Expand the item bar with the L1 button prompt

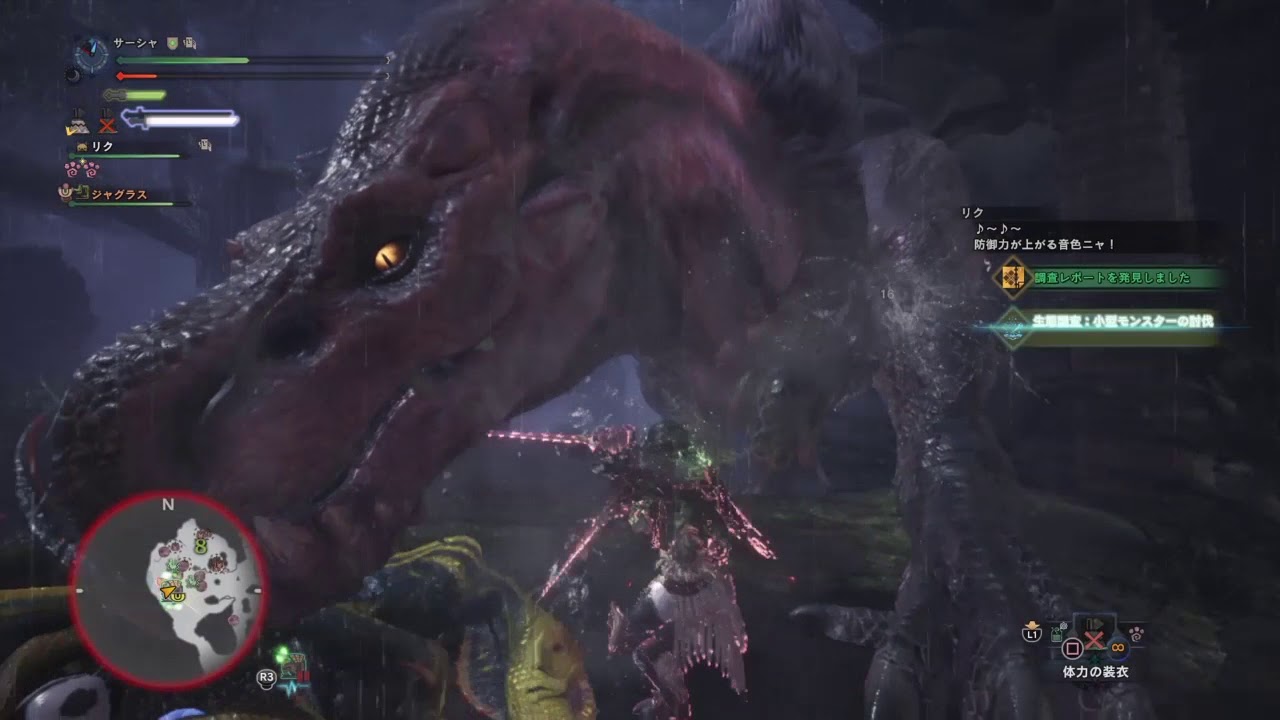(x=1032, y=634)
